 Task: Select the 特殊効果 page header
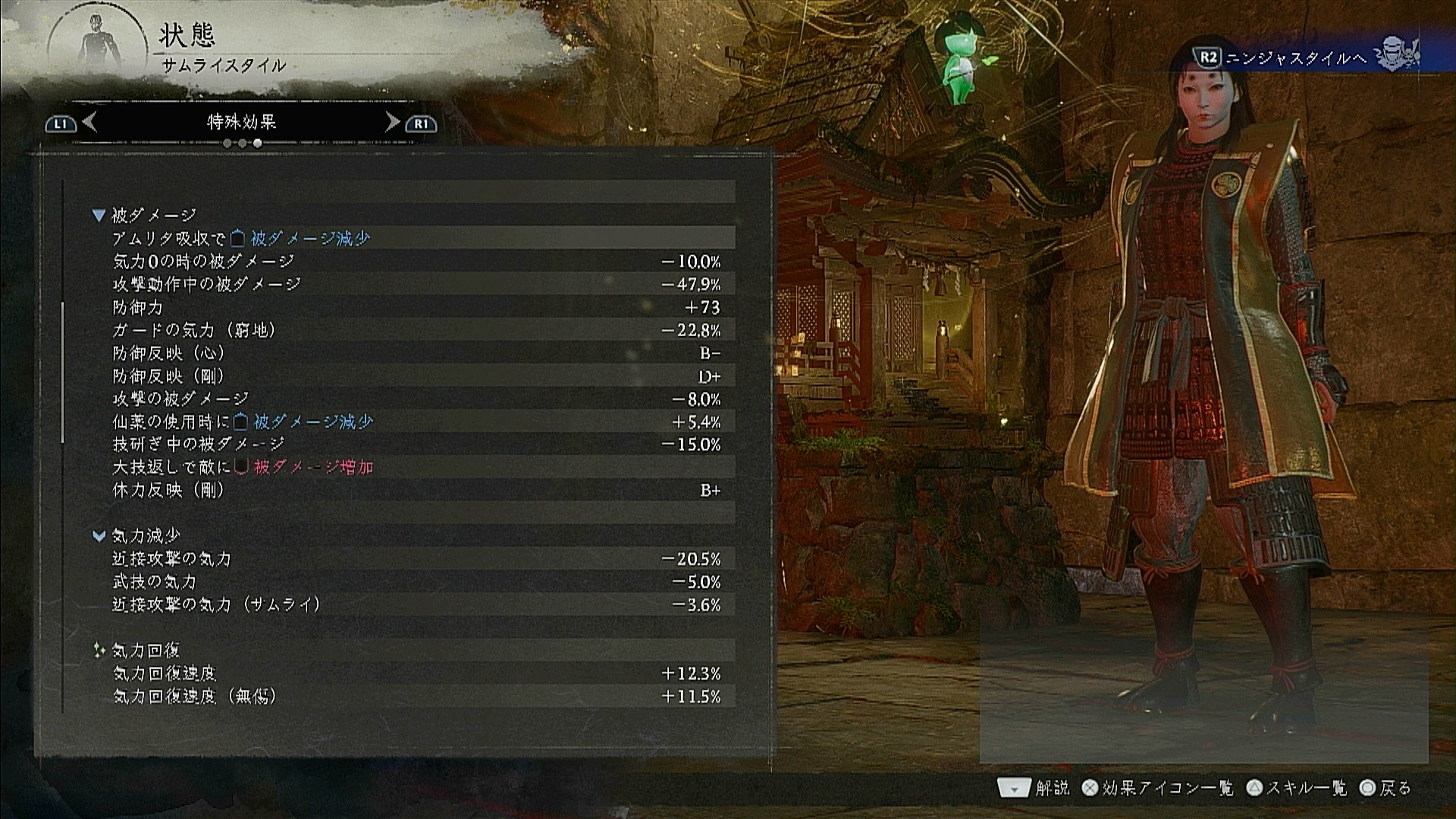click(x=241, y=122)
